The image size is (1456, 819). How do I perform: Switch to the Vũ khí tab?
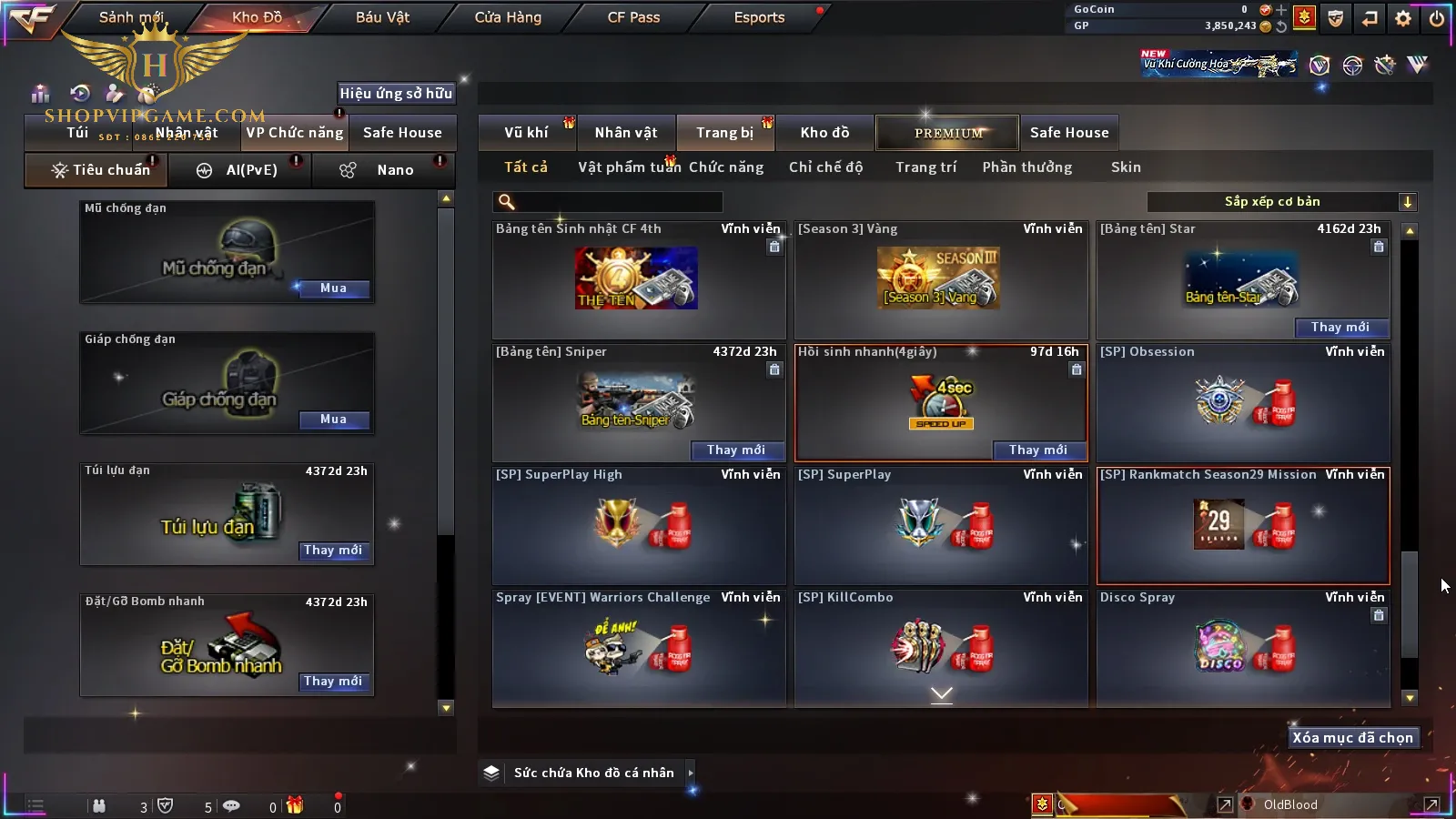click(x=526, y=133)
